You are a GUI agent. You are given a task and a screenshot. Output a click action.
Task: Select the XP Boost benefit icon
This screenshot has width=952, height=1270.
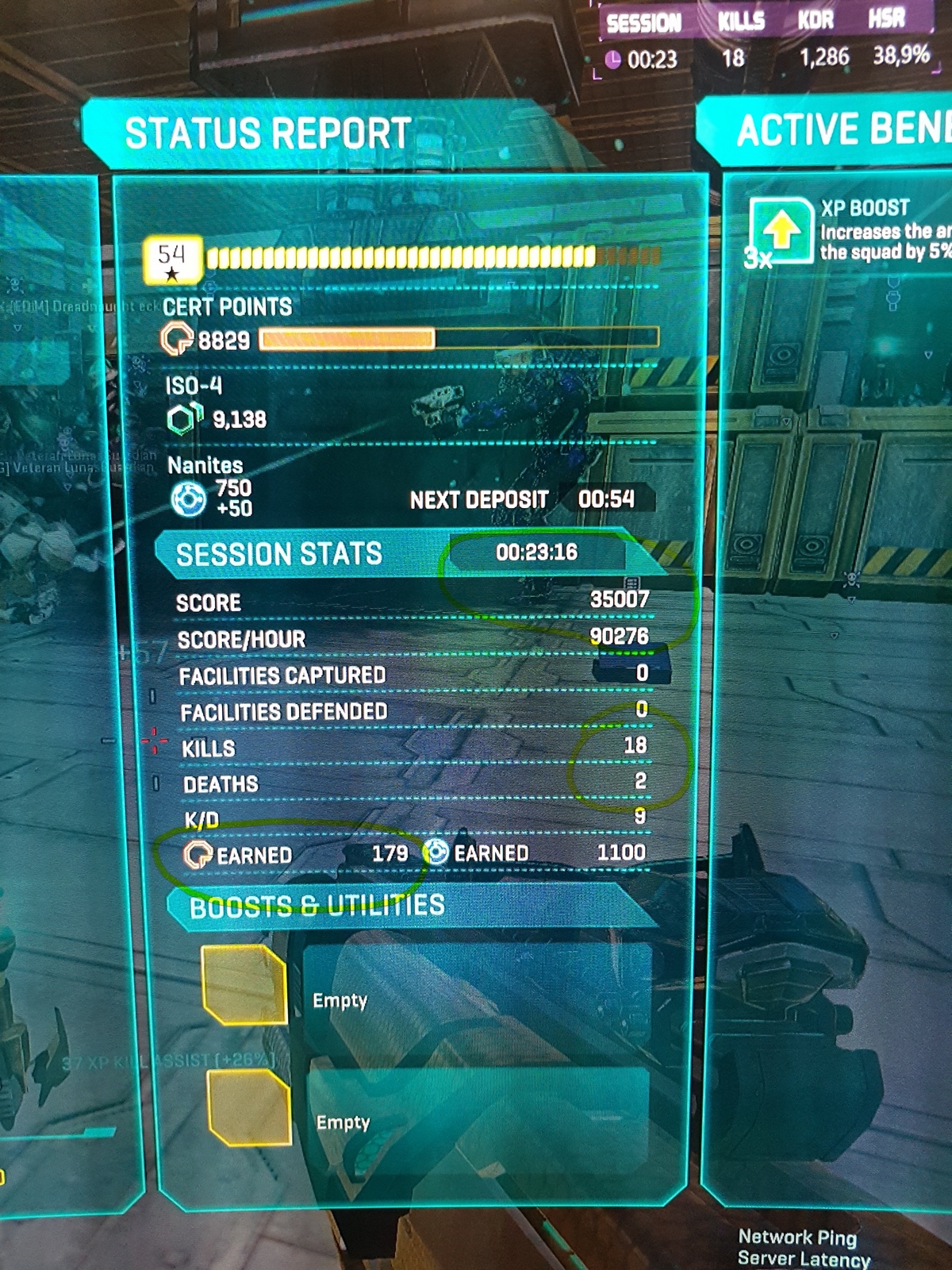click(781, 231)
